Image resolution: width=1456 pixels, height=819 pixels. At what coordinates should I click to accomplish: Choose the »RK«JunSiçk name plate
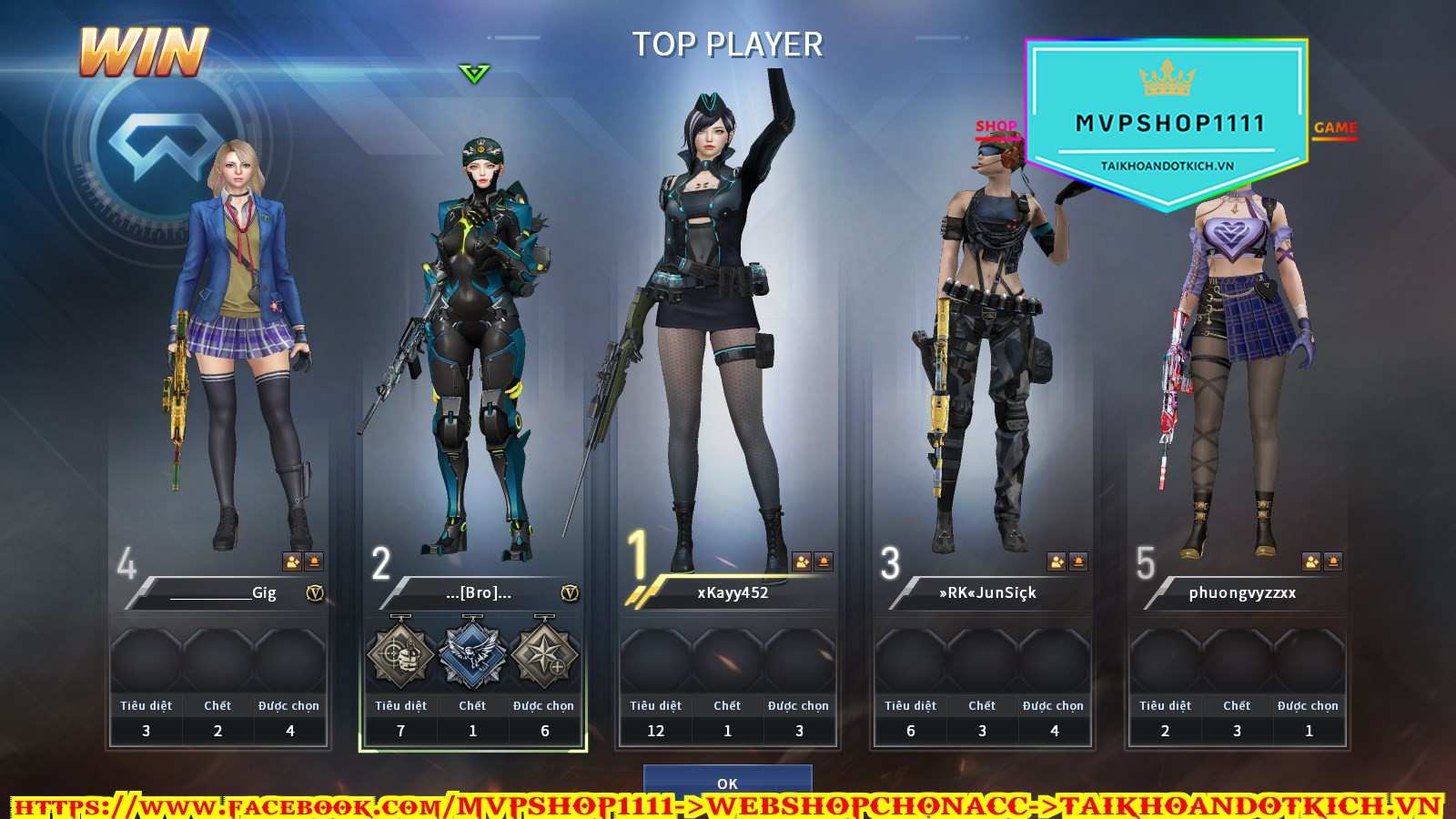pyautogui.click(x=987, y=593)
